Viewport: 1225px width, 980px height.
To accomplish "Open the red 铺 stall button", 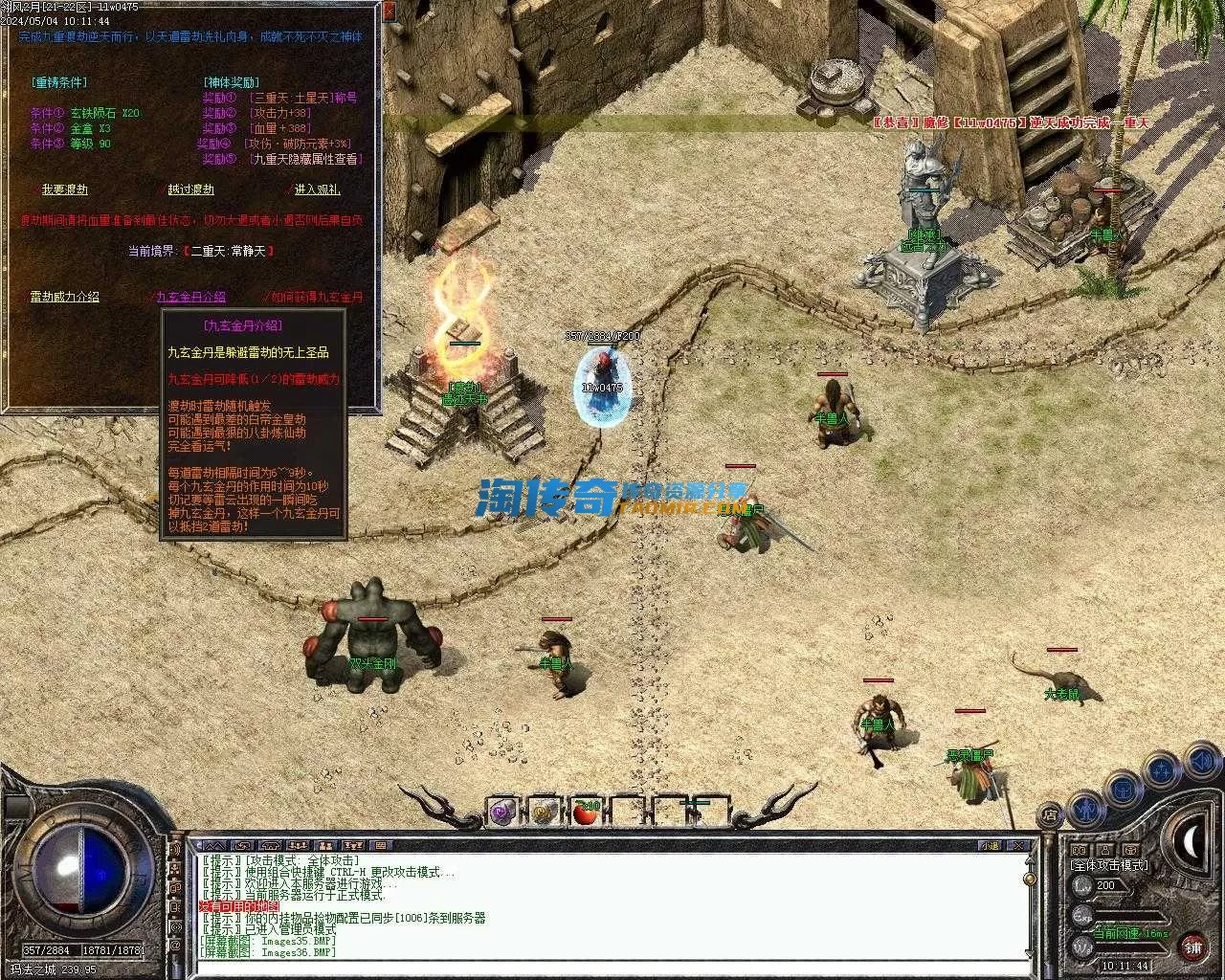I will (x=1192, y=947).
